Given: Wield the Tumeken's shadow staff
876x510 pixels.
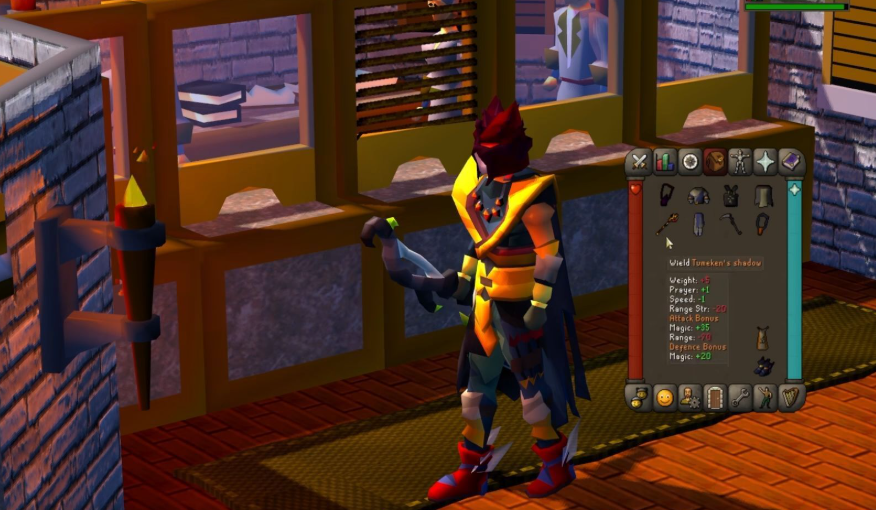Looking at the screenshot, I should [x=667, y=224].
